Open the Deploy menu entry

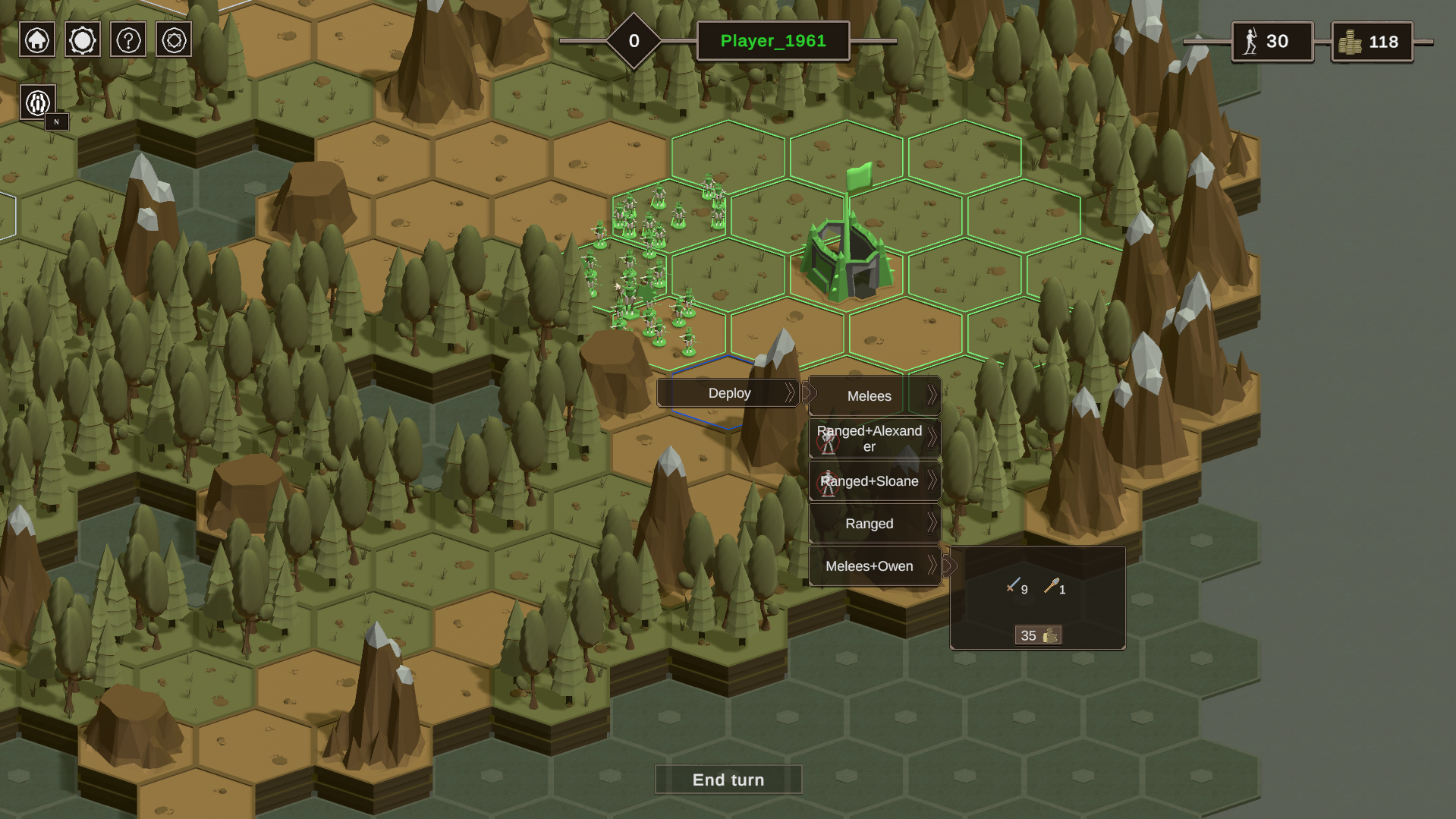click(x=728, y=393)
